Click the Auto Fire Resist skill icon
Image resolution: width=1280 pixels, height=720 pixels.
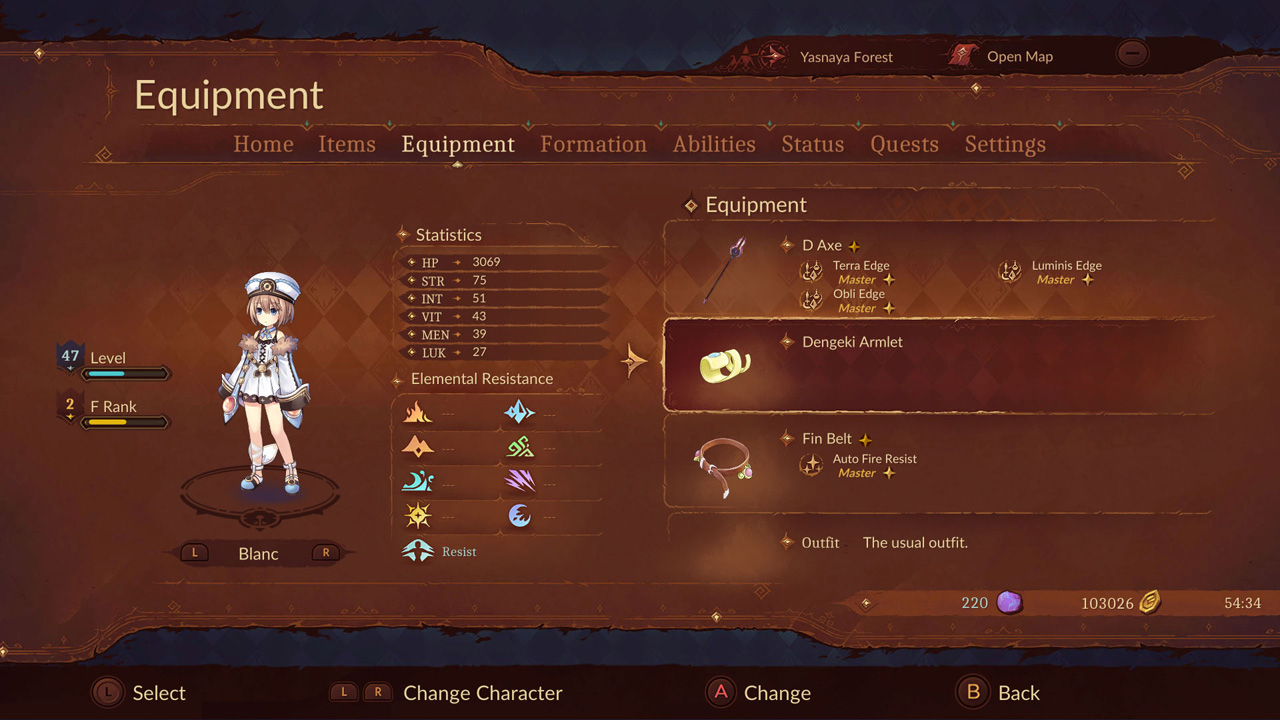click(x=812, y=465)
